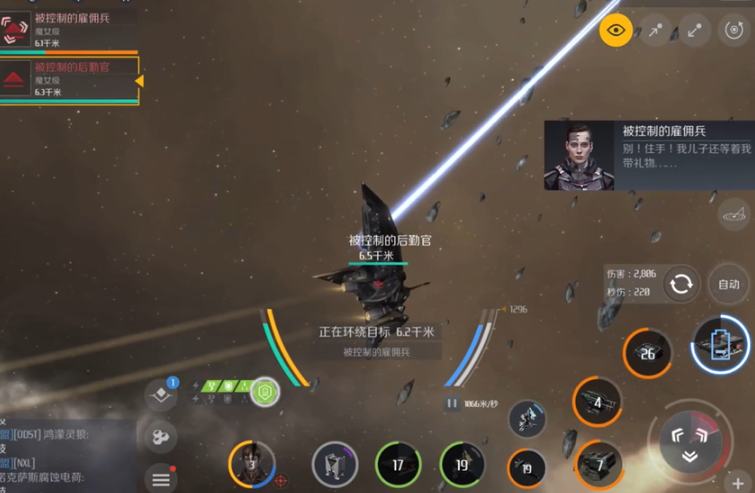Tap the green shield hexagon icon
Screen dimensions: 755x493
[265, 392]
